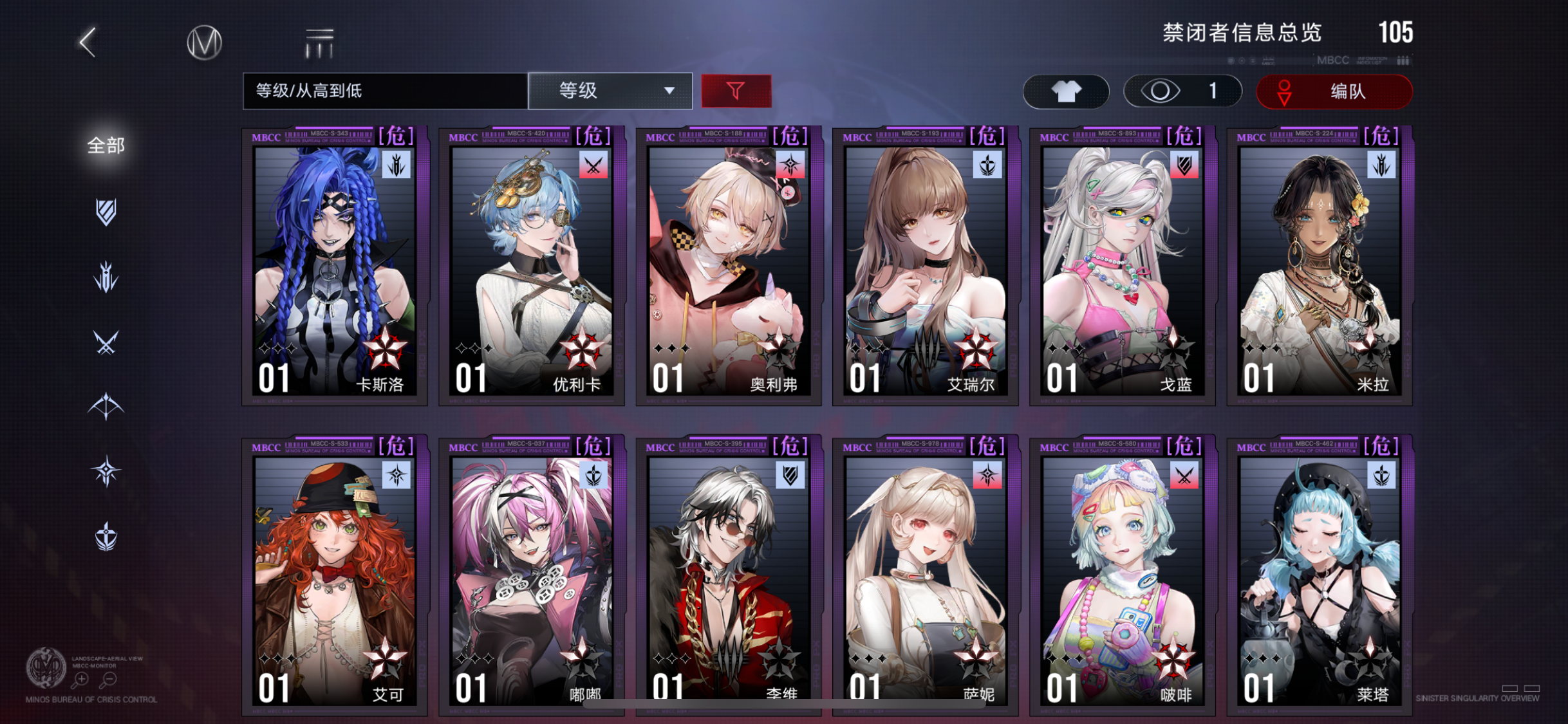Screen dimensions: 1568x724
Task: Select the shield class filter in the sidebar
Action: [106, 212]
